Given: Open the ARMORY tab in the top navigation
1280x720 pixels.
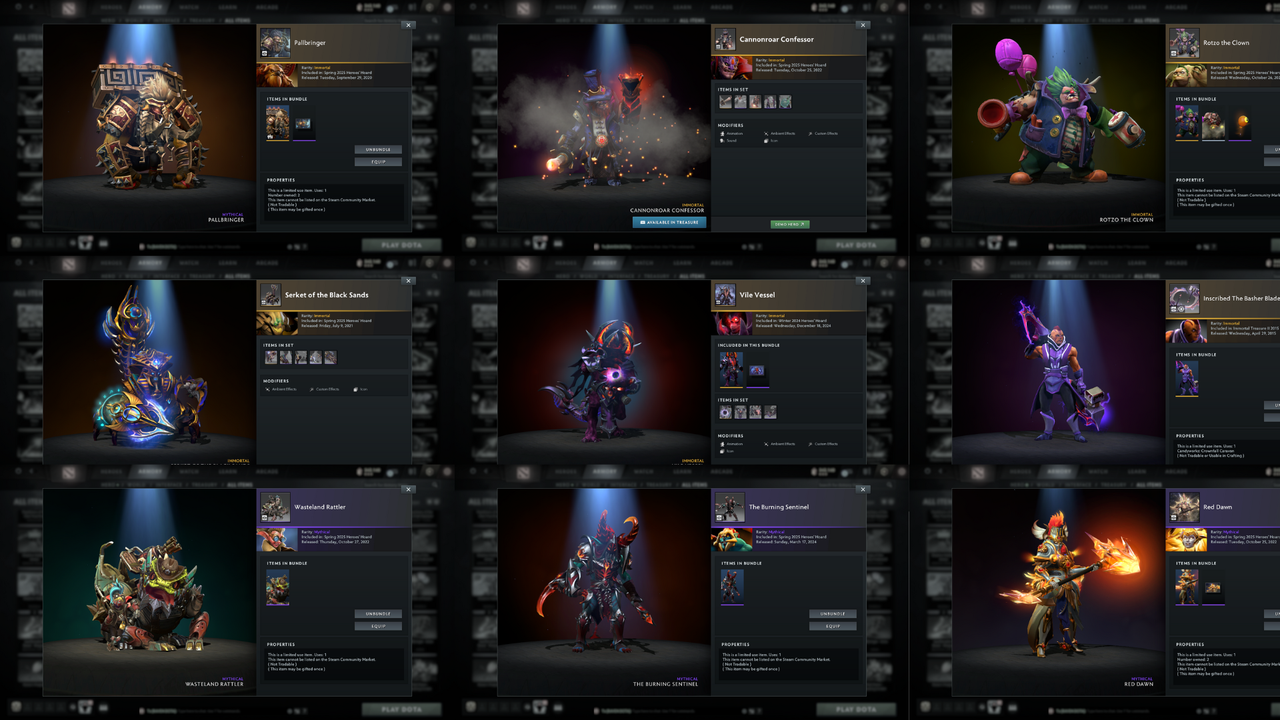Looking at the screenshot, I should [x=149, y=7].
